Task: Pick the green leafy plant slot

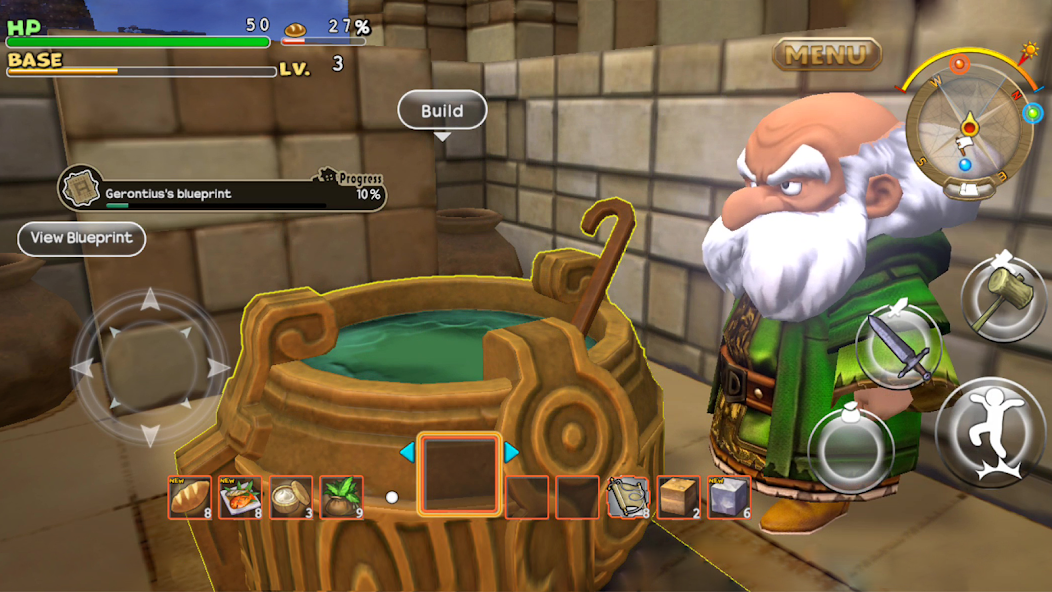Action: tap(341, 497)
